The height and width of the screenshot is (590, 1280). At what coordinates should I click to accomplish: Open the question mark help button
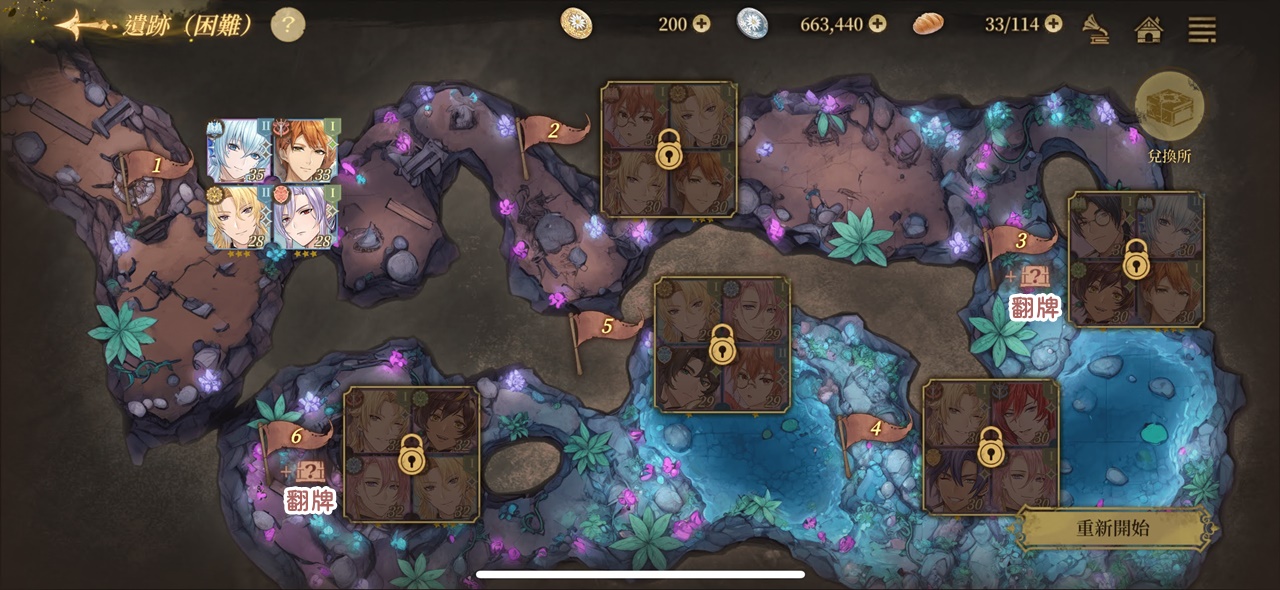click(x=288, y=25)
